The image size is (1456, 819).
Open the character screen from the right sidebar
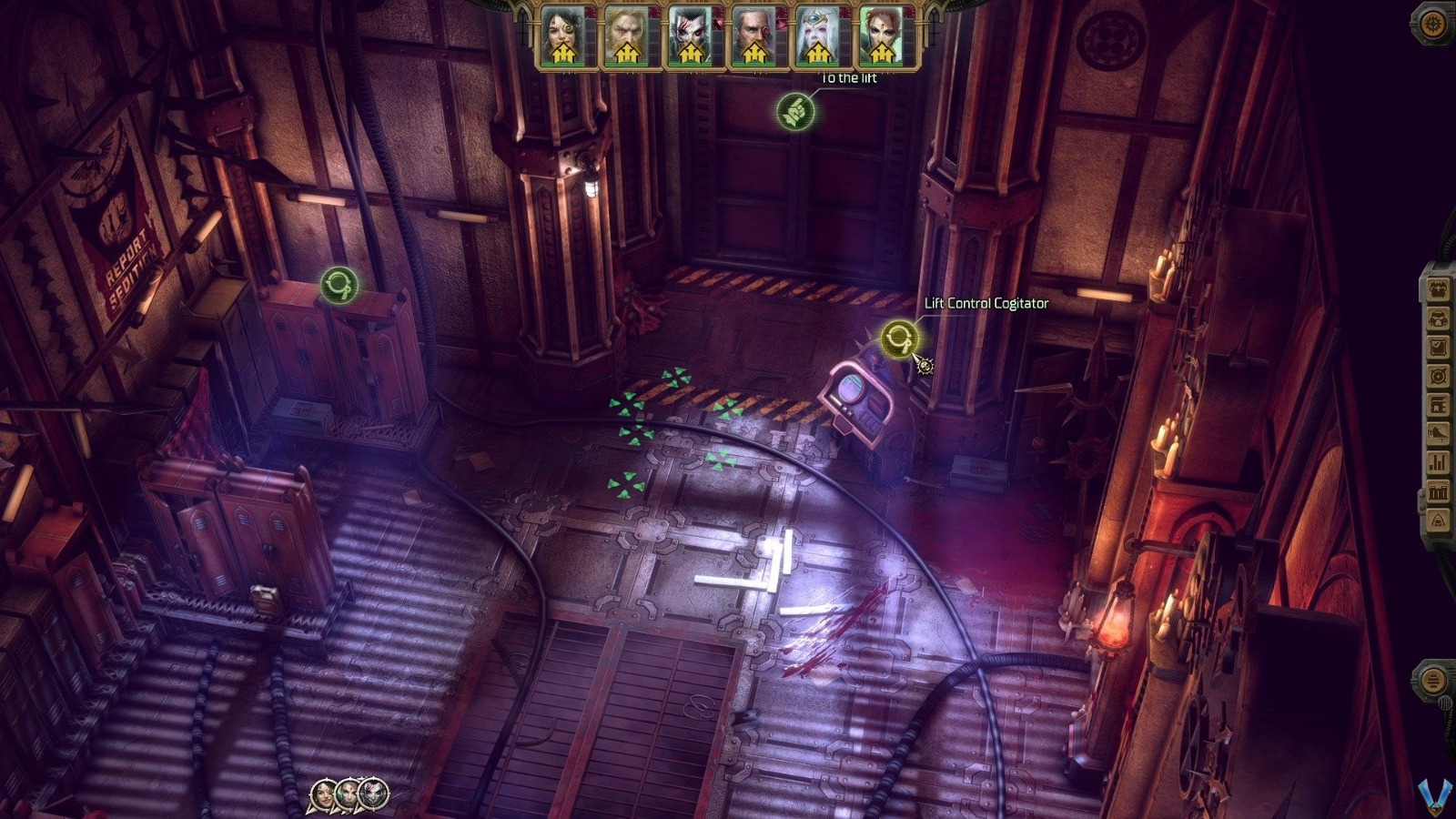[x=1438, y=289]
